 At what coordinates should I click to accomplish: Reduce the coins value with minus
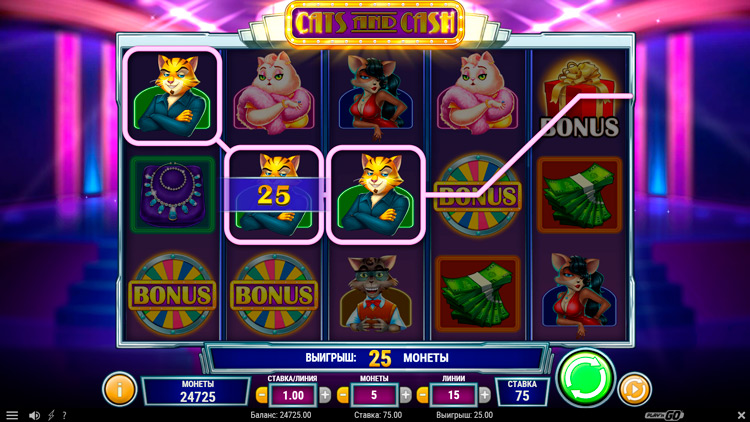pyautogui.click(x=343, y=395)
